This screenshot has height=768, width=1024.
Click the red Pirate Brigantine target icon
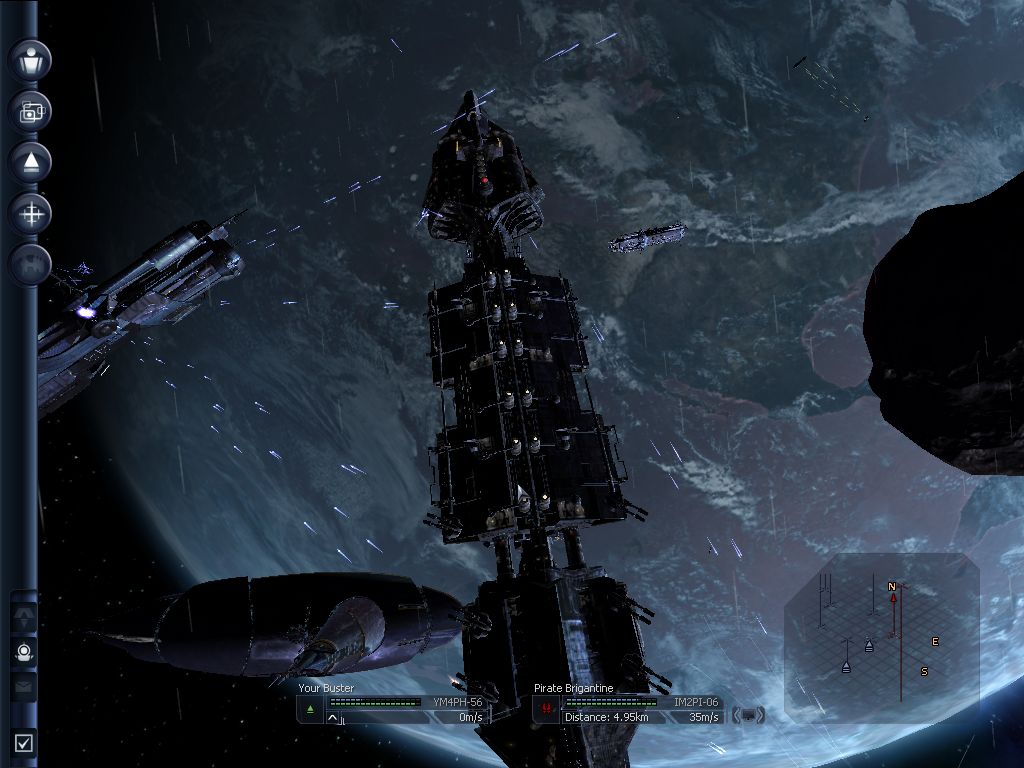pos(546,710)
